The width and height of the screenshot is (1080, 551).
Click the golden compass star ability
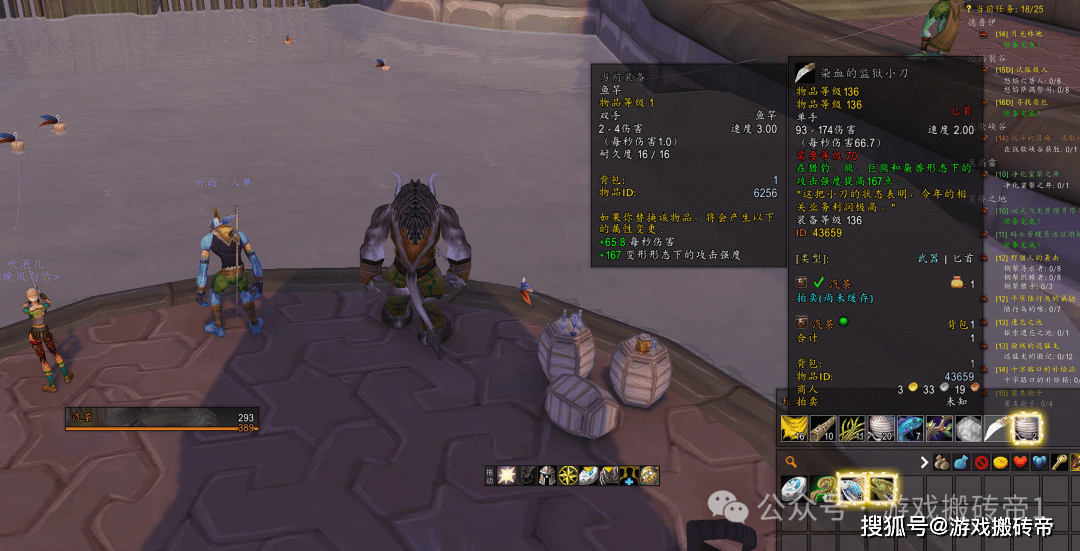coord(568,474)
